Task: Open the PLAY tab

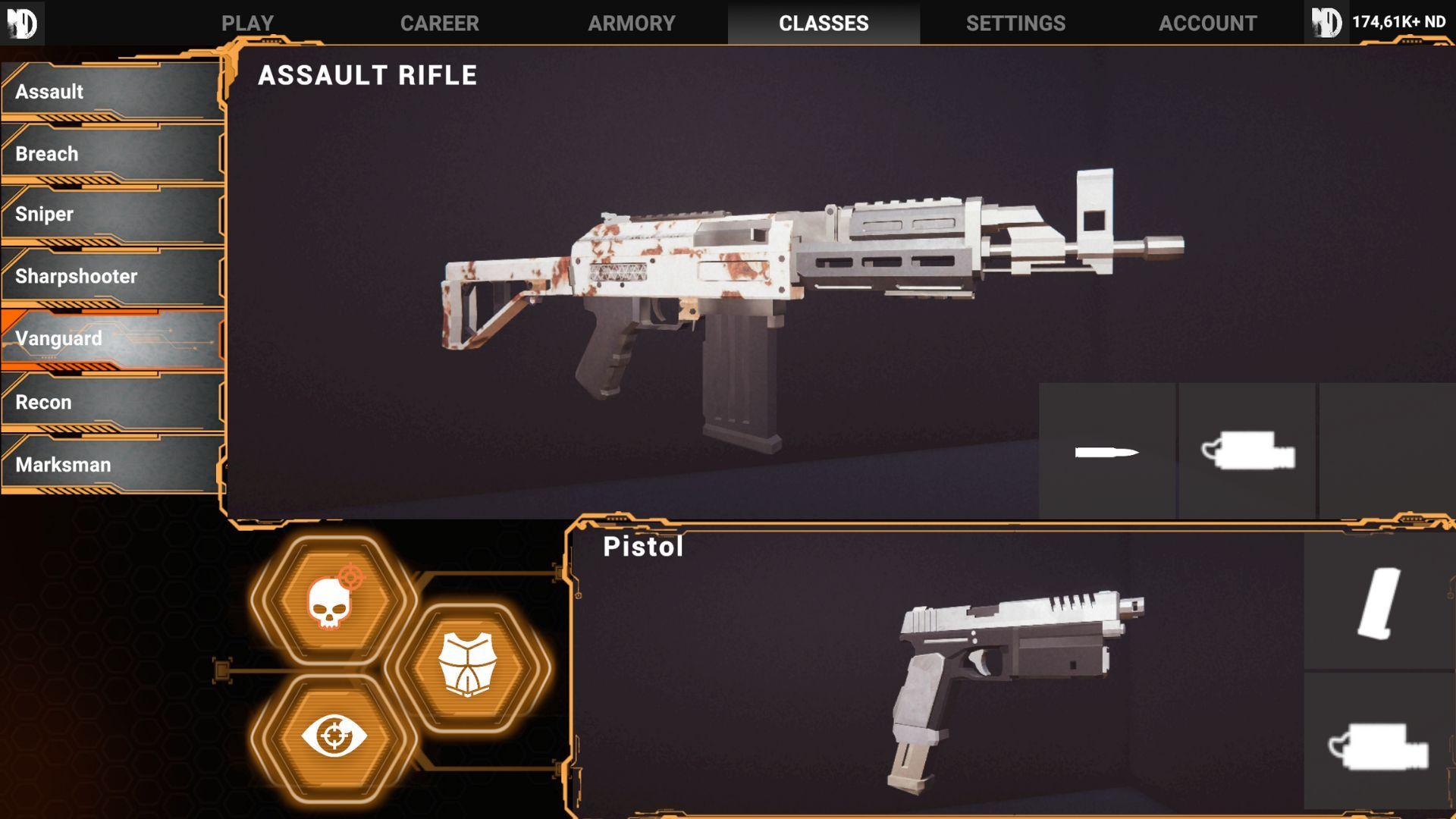Action: click(x=247, y=23)
